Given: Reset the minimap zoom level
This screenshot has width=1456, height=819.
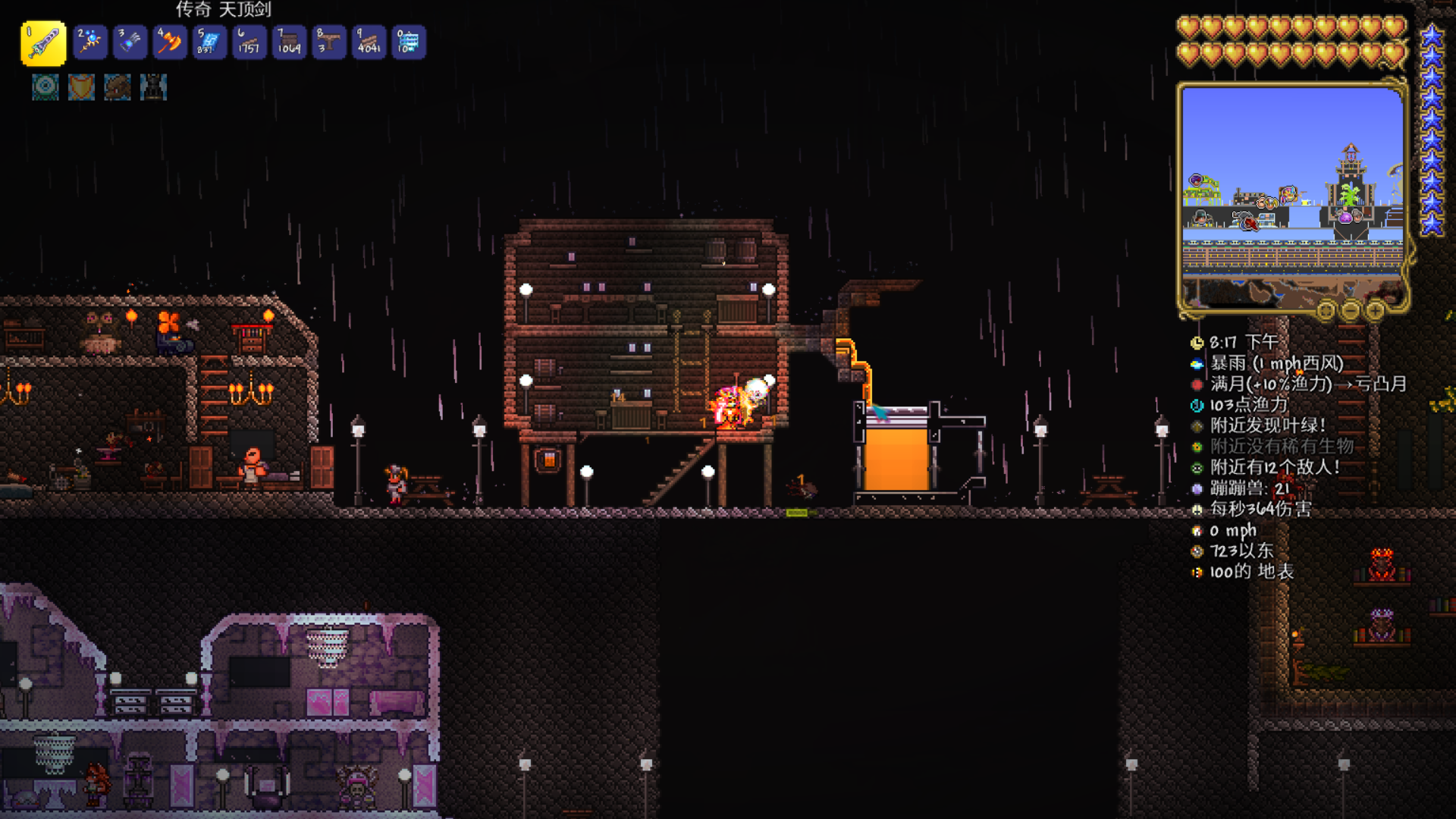Looking at the screenshot, I should 1326,310.
